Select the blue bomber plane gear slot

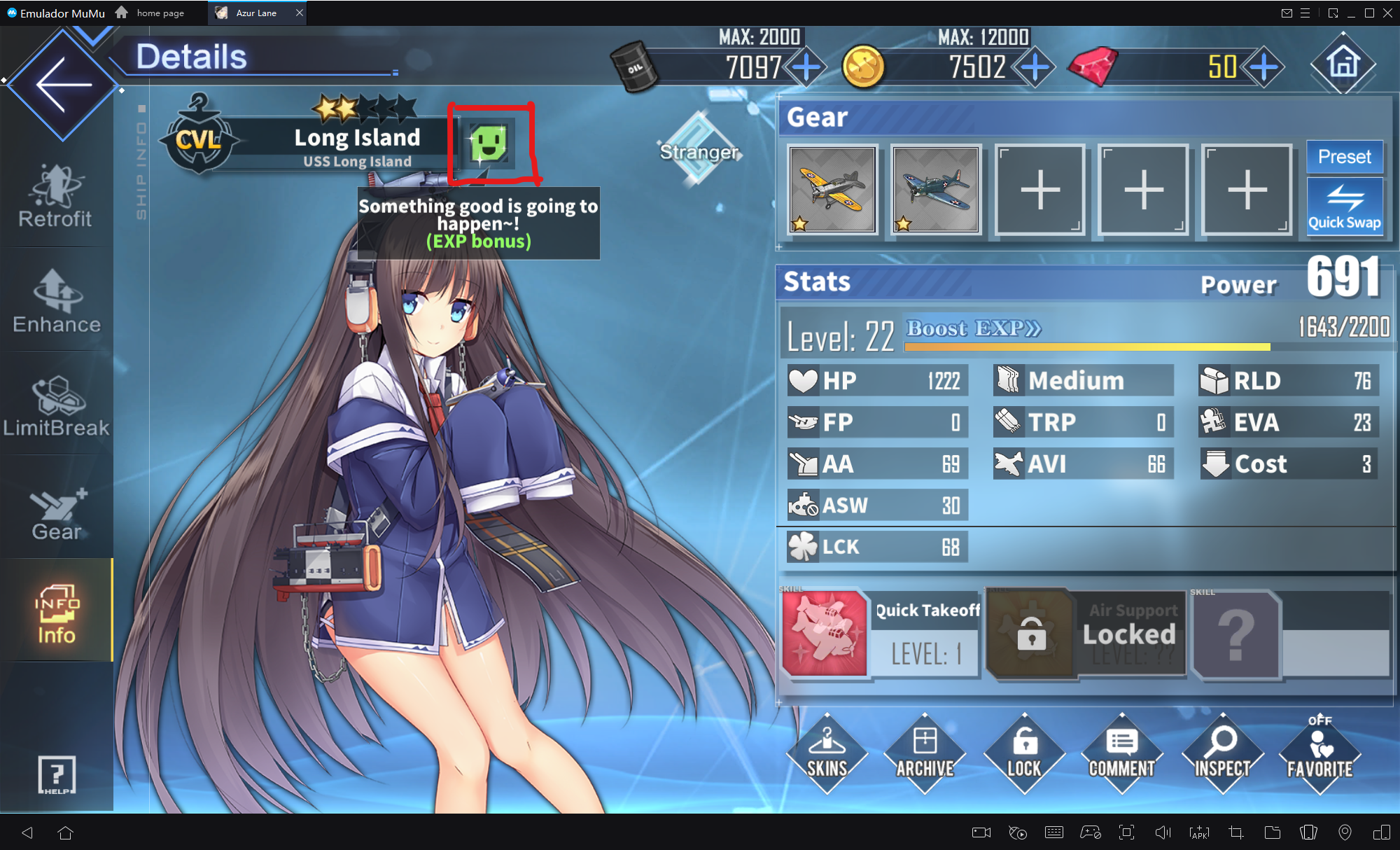coord(935,189)
